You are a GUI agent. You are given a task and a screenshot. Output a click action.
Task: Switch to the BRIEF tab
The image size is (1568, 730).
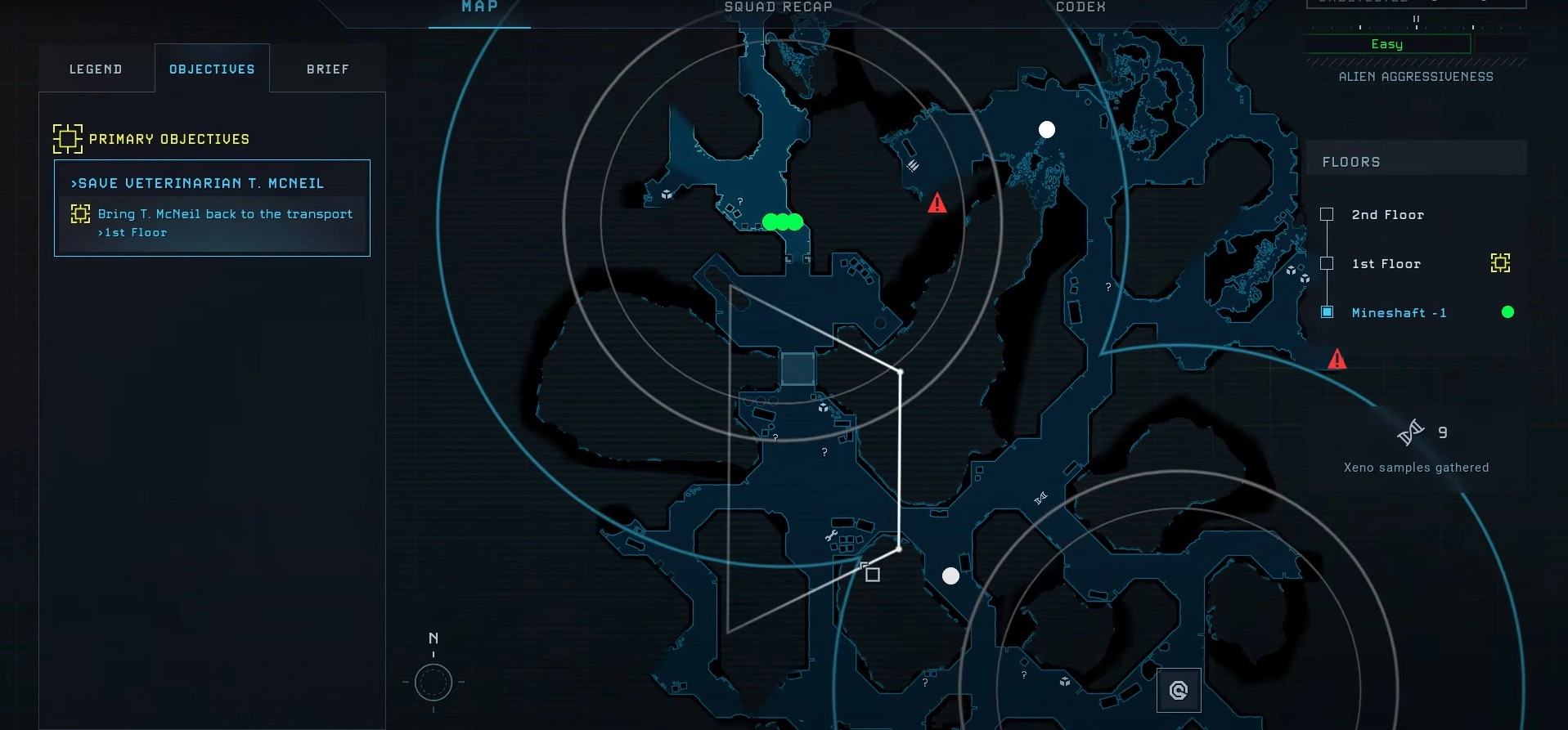coord(326,69)
